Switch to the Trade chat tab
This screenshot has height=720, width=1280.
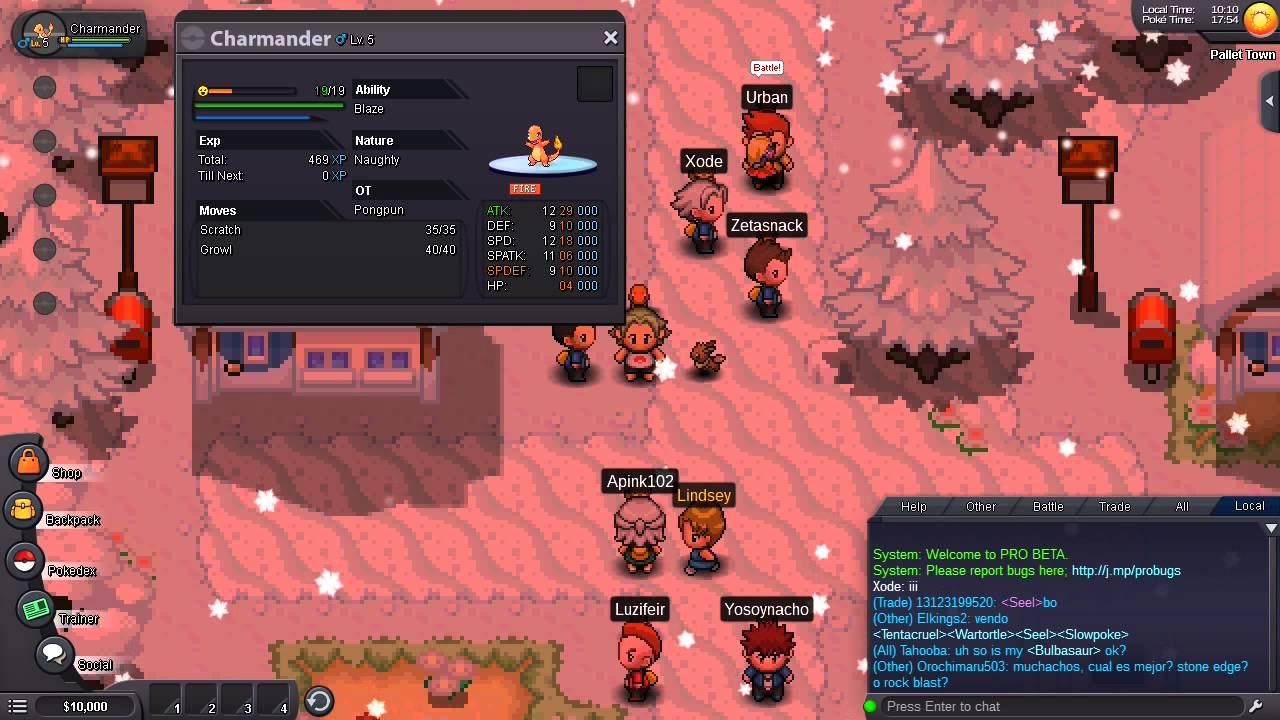(1114, 506)
